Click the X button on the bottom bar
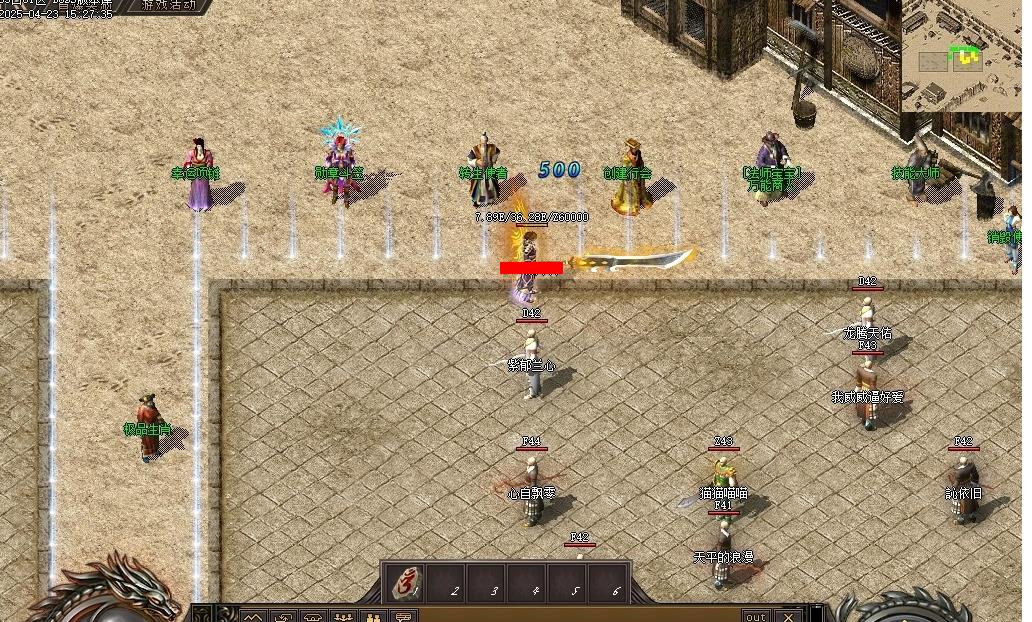Viewport: 1032px width, 622px height. click(789, 616)
